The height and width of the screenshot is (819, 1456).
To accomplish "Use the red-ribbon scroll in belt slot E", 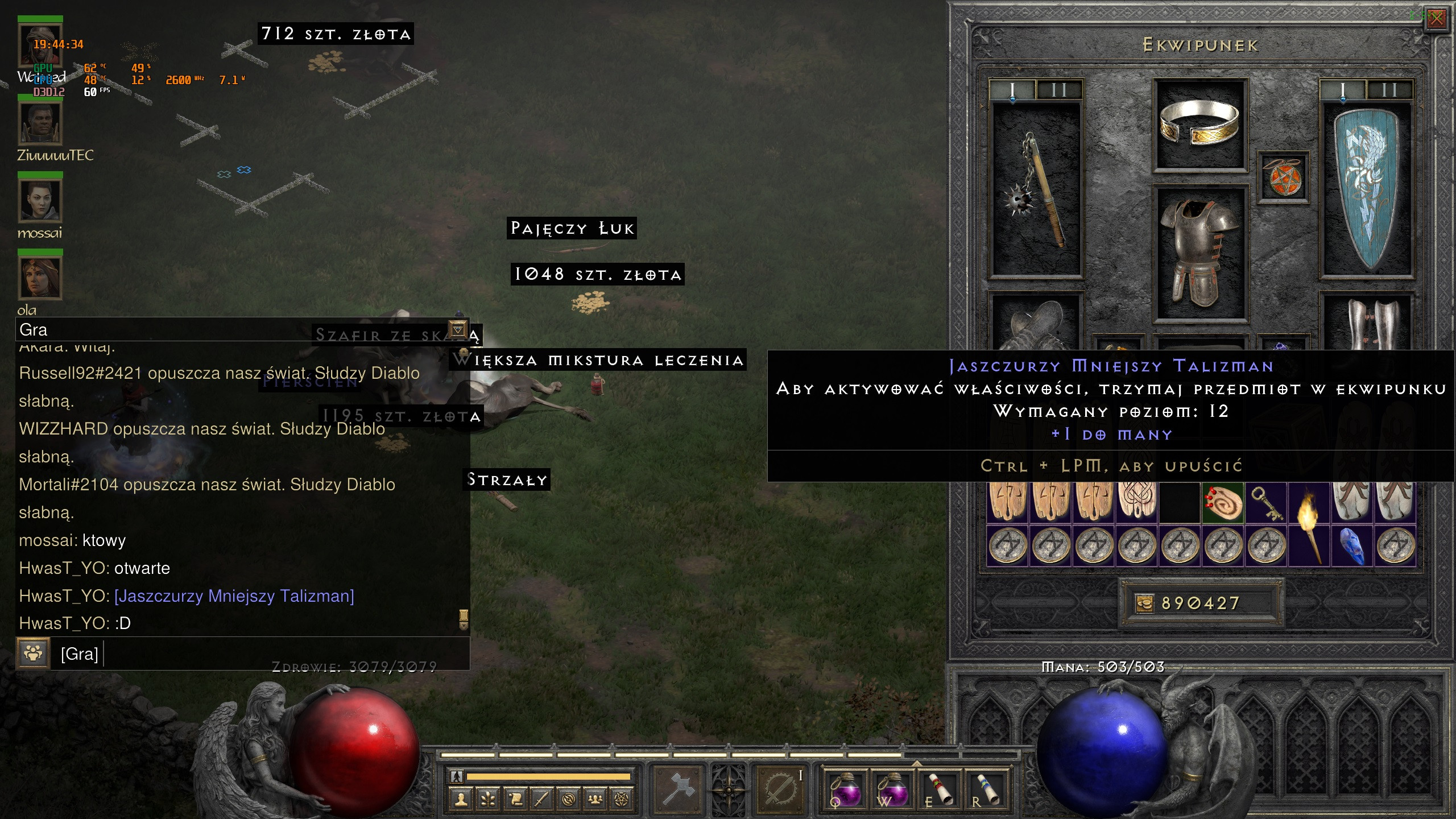I will pyautogui.click(x=939, y=789).
